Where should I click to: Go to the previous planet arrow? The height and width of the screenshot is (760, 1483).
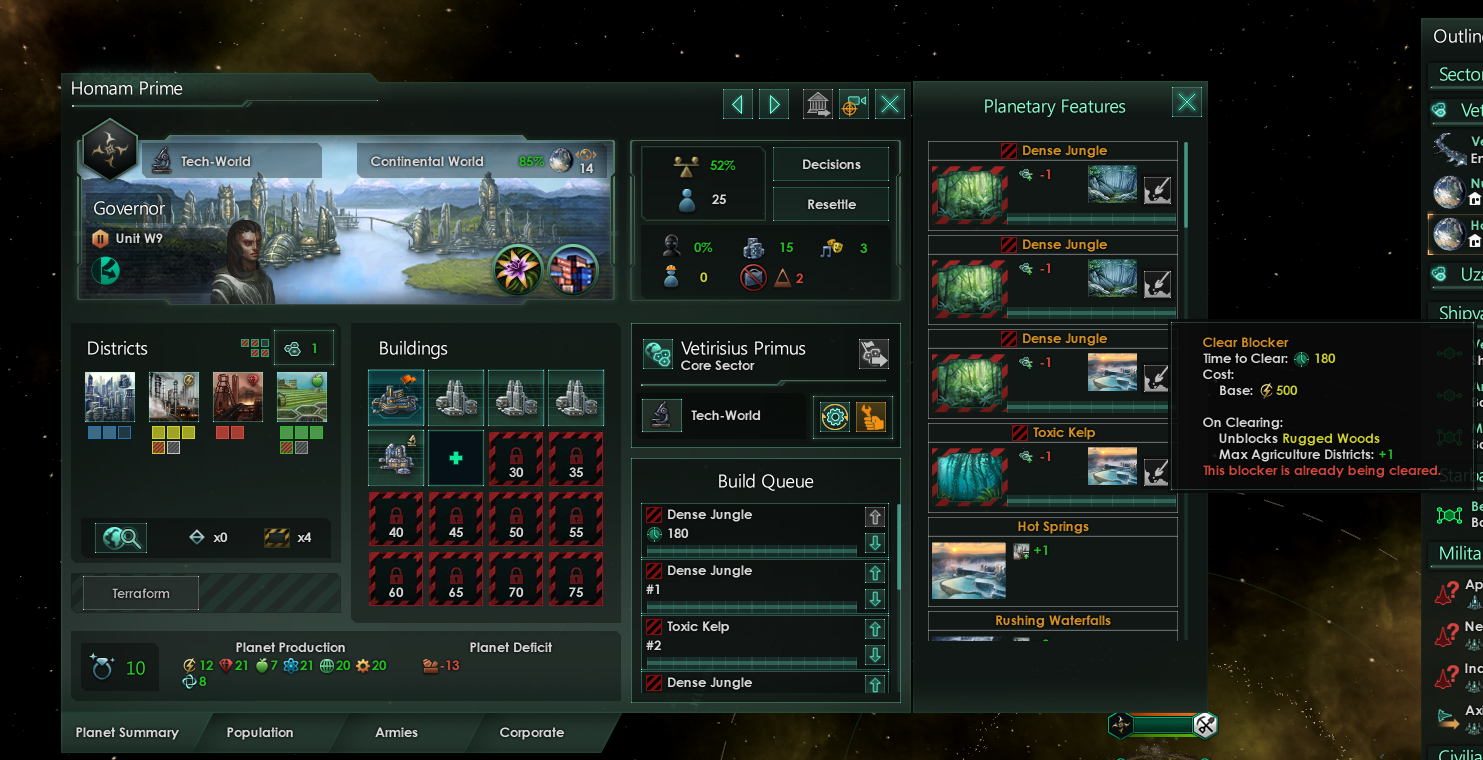coord(738,104)
